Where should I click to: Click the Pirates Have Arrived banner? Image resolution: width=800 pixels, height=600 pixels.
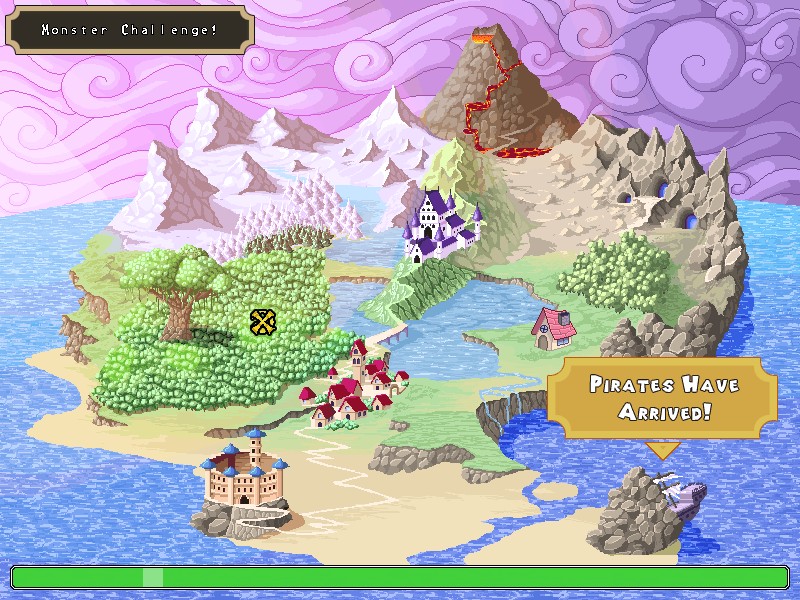pyautogui.click(x=661, y=397)
